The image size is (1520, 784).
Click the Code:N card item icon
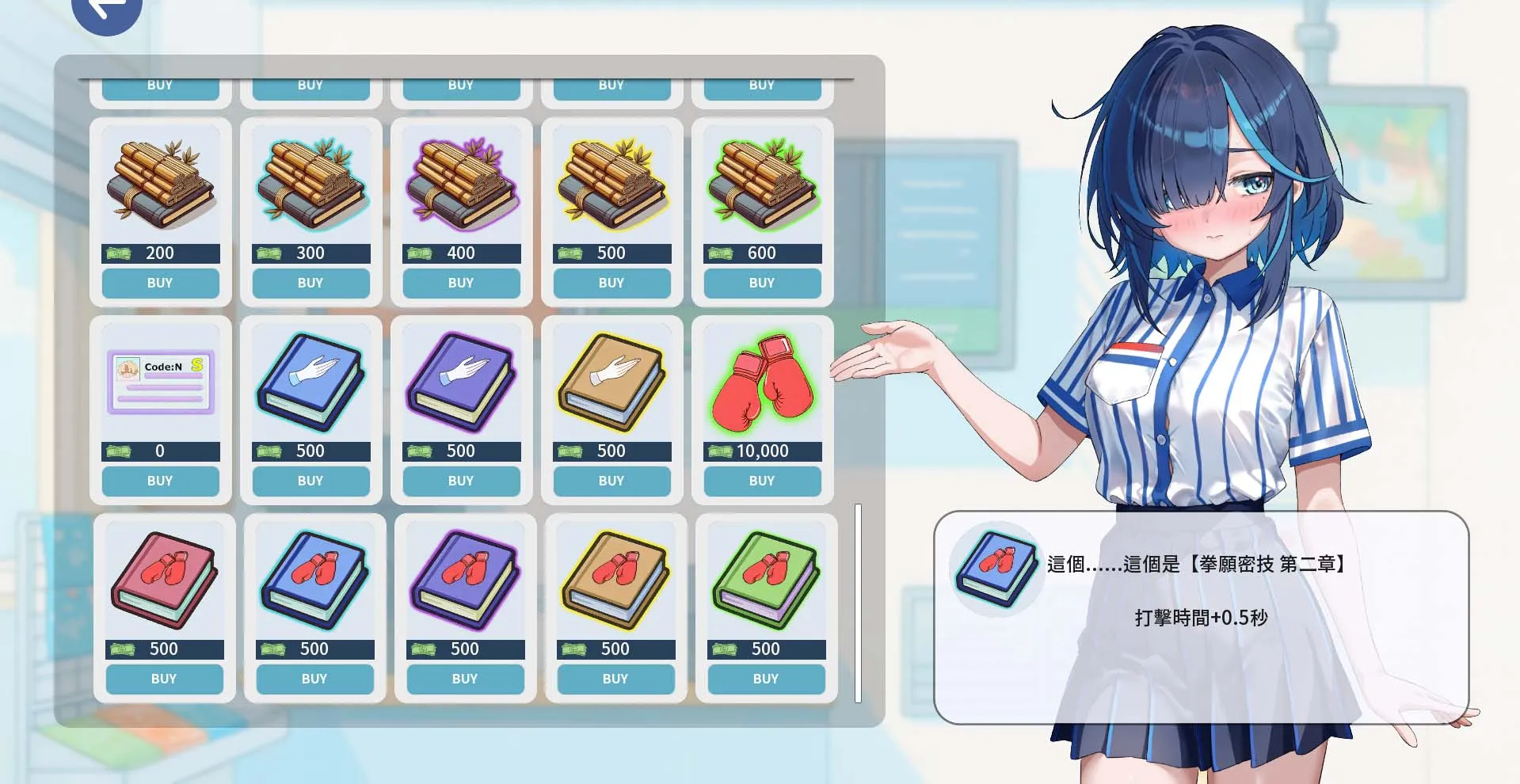[160, 382]
